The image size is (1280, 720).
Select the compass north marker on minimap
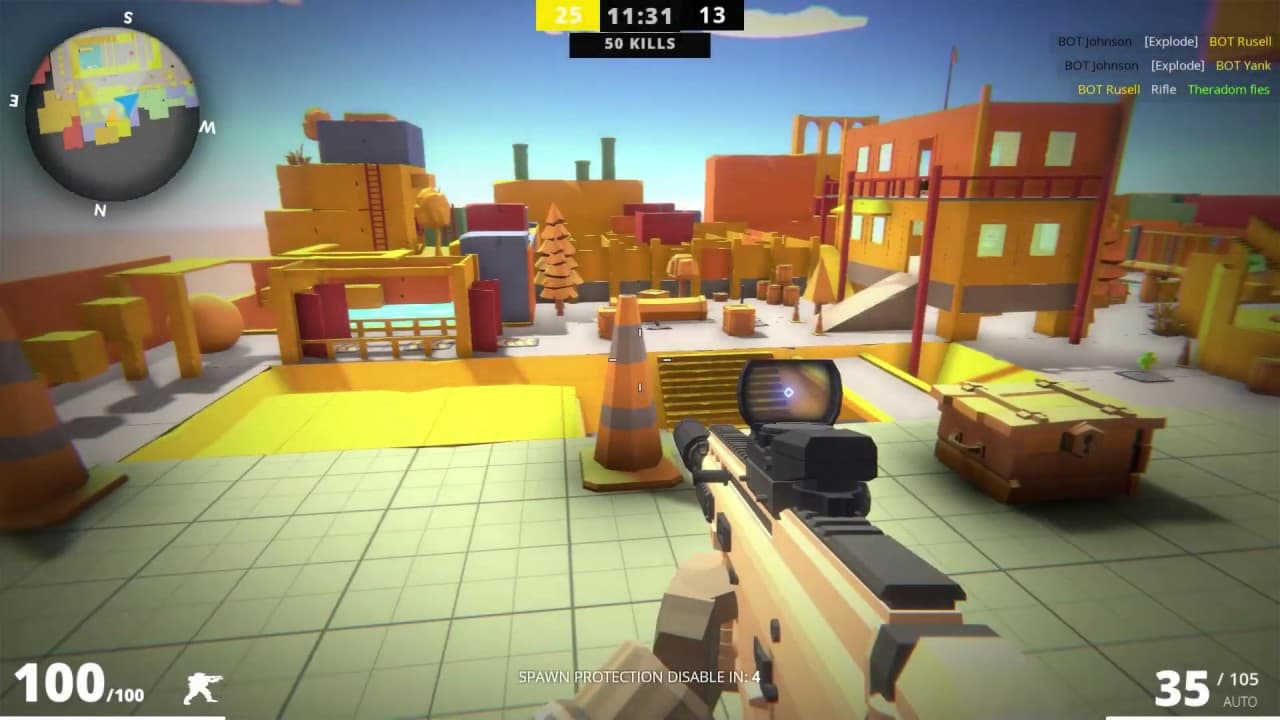pos(100,211)
